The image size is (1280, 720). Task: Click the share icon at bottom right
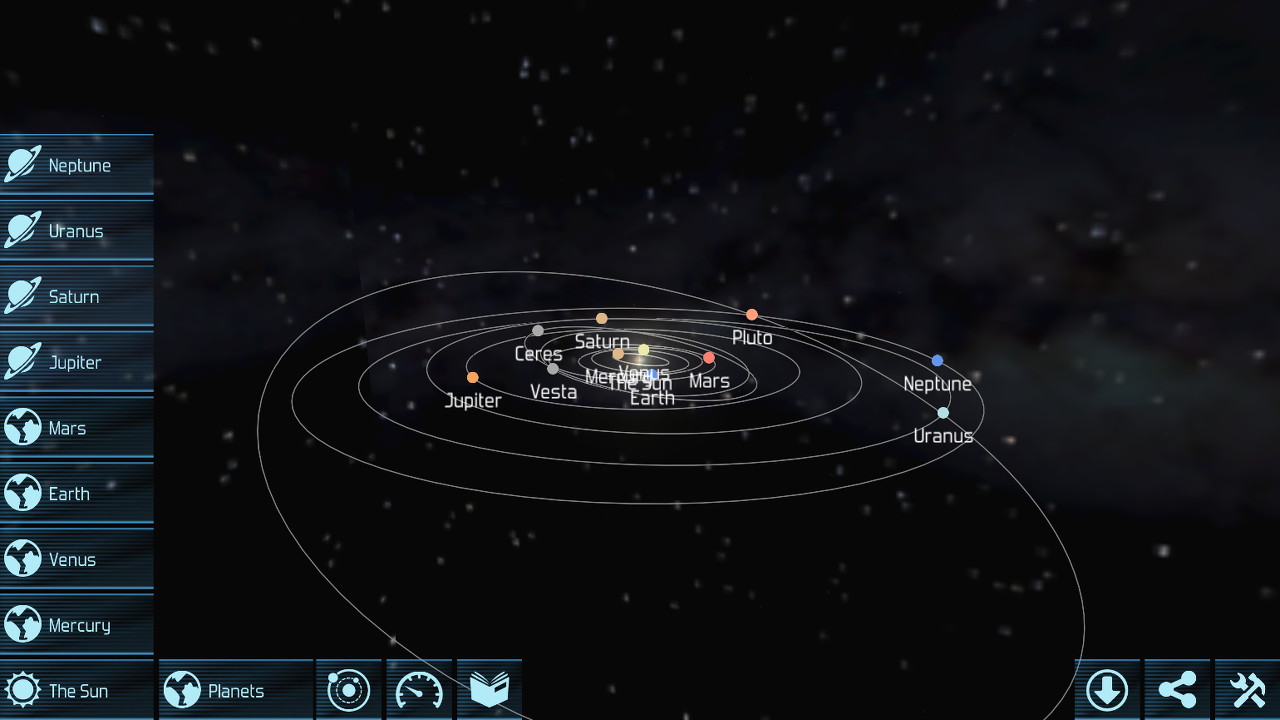pyautogui.click(x=1178, y=689)
